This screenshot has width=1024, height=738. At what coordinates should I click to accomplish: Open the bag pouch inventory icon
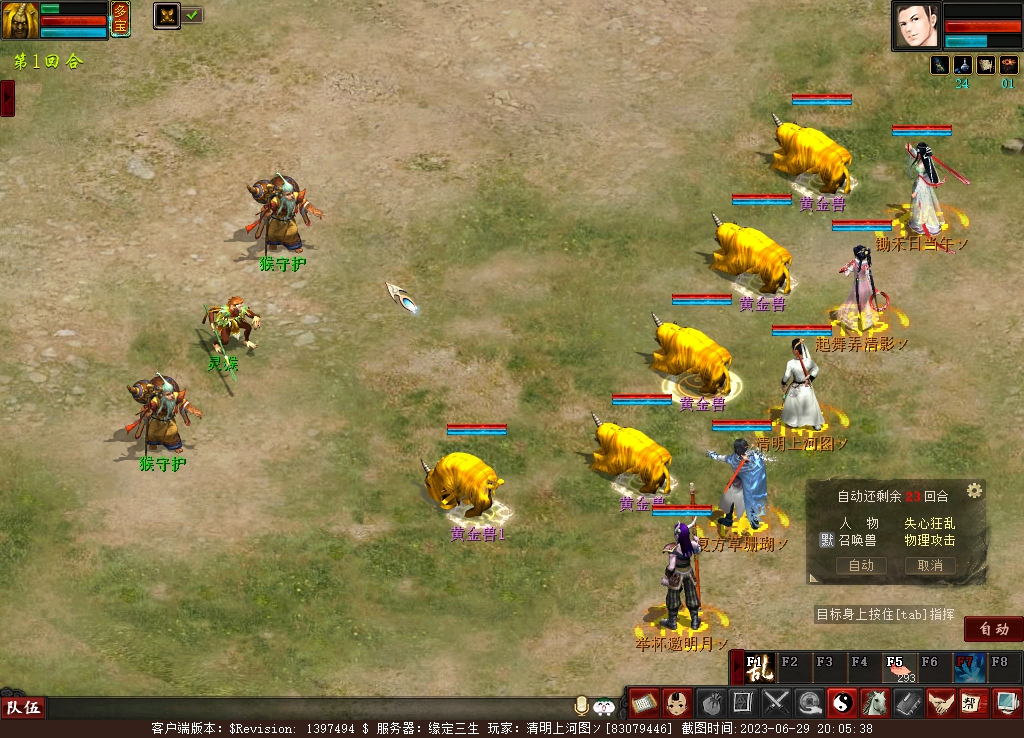(x=710, y=703)
